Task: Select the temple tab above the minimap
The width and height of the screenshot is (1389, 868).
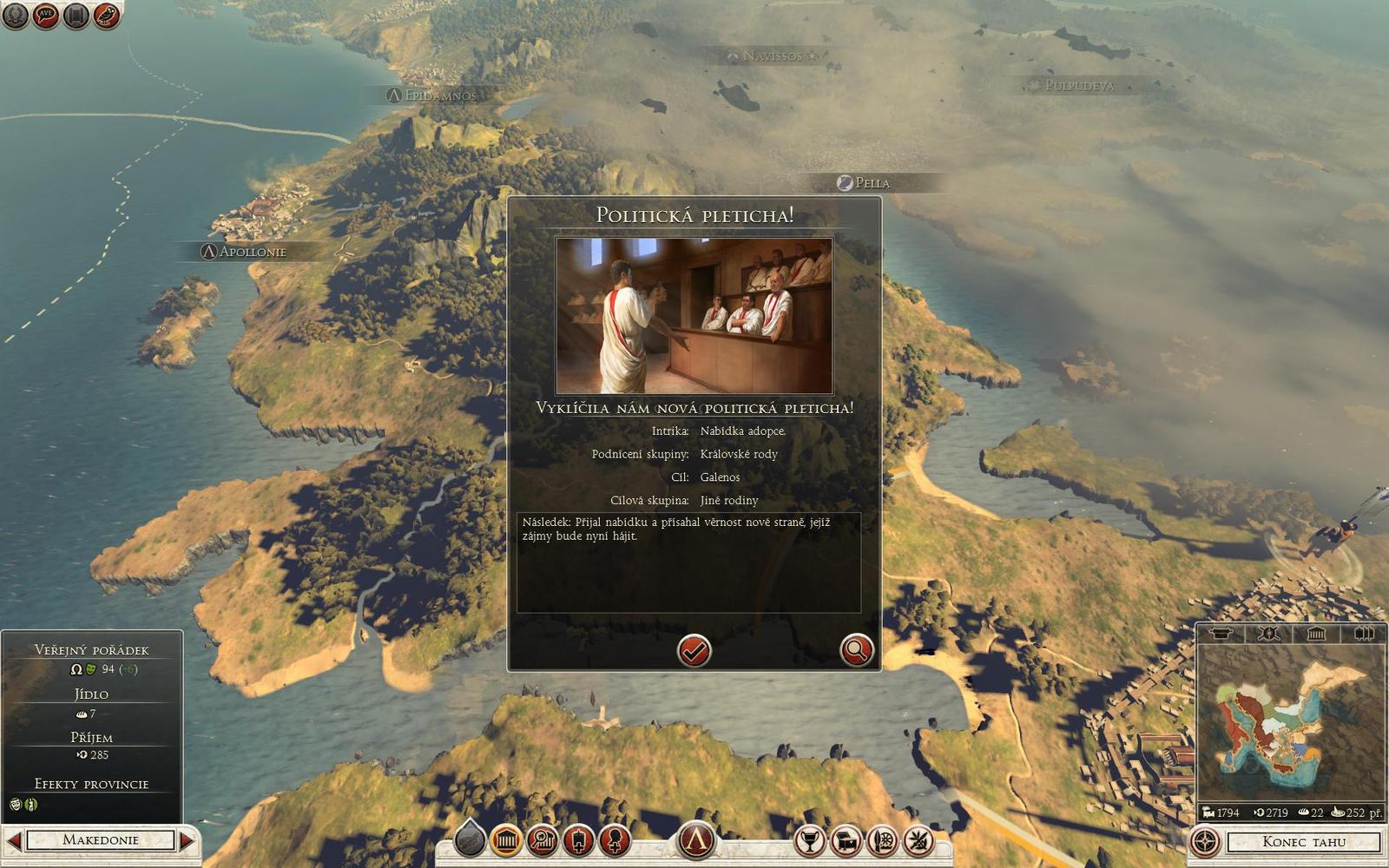Action: point(1316,634)
